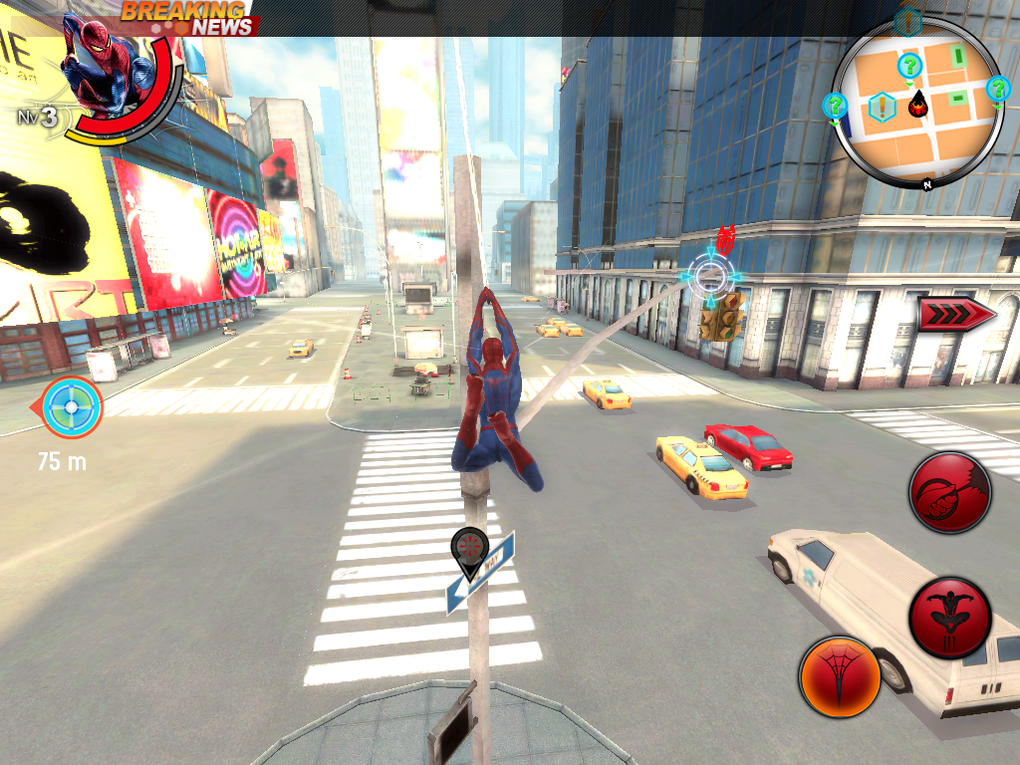The height and width of the screenshot is (765, 1020).
Task: Select the 75 m objective tracker
Action: point(71,407)
